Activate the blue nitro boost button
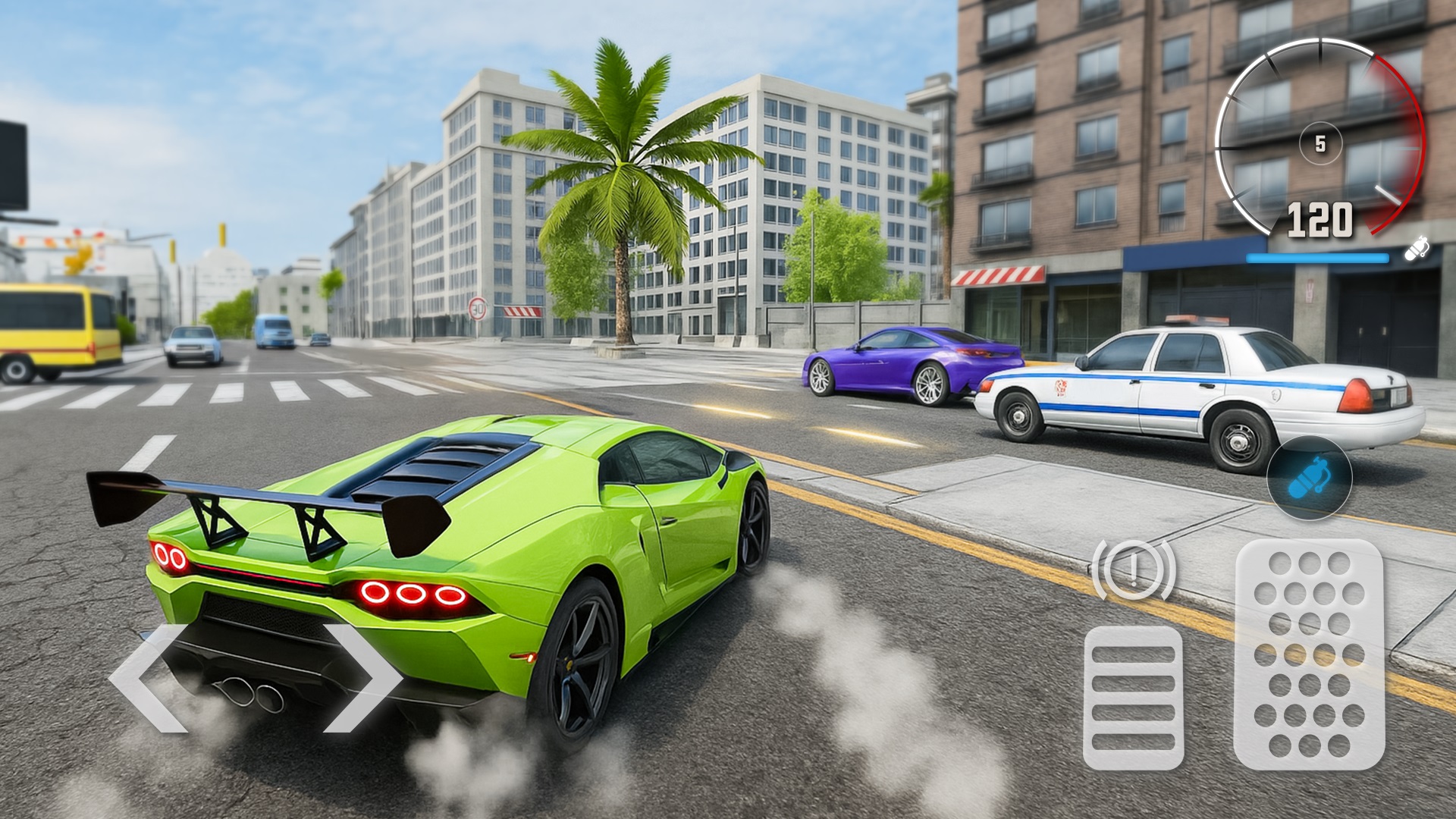Viewport: 1456px width, 819px height. tap(1309, 478)
